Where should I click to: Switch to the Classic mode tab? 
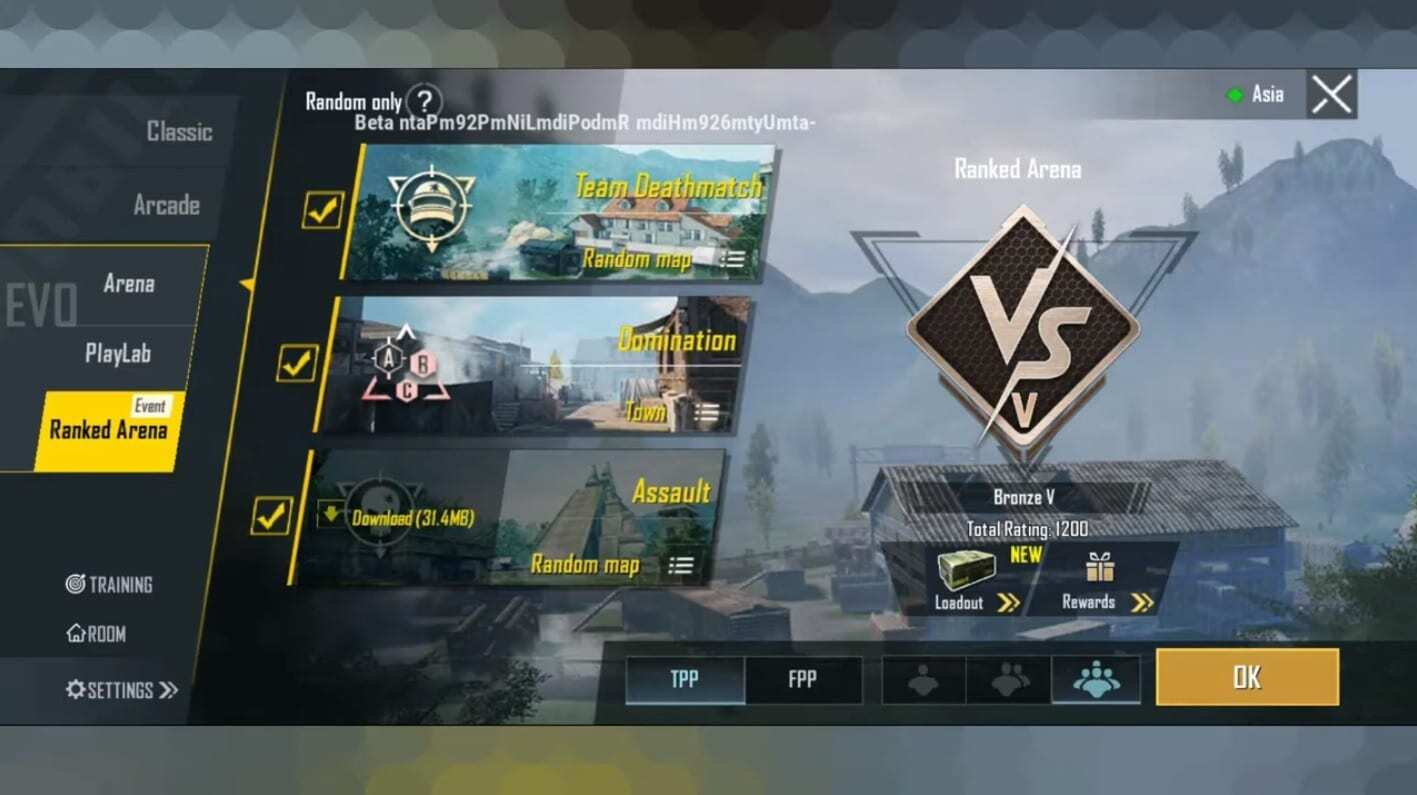(x=179, y=131)
